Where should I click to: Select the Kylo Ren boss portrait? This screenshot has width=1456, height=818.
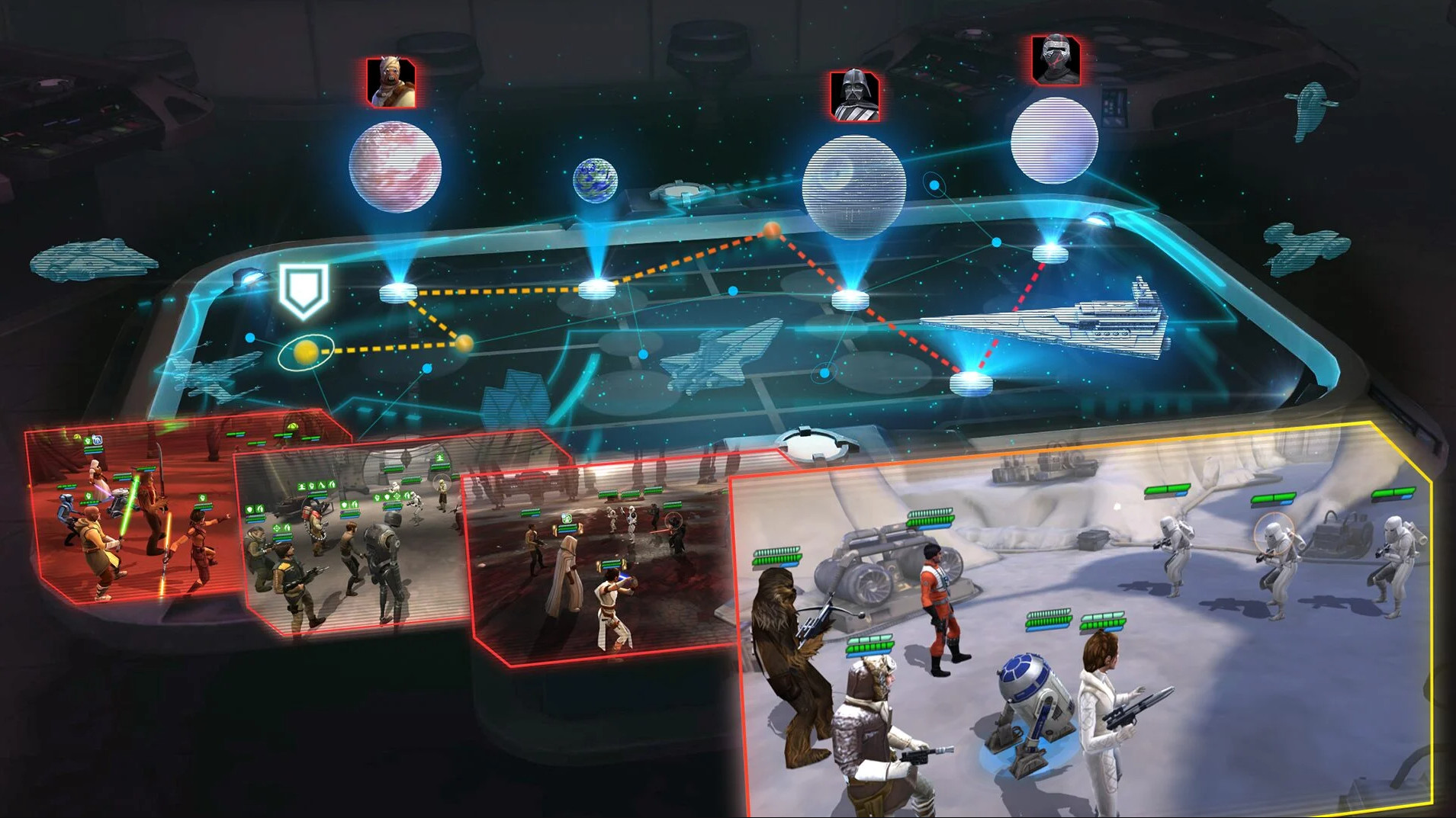(x=1055, y=59)
